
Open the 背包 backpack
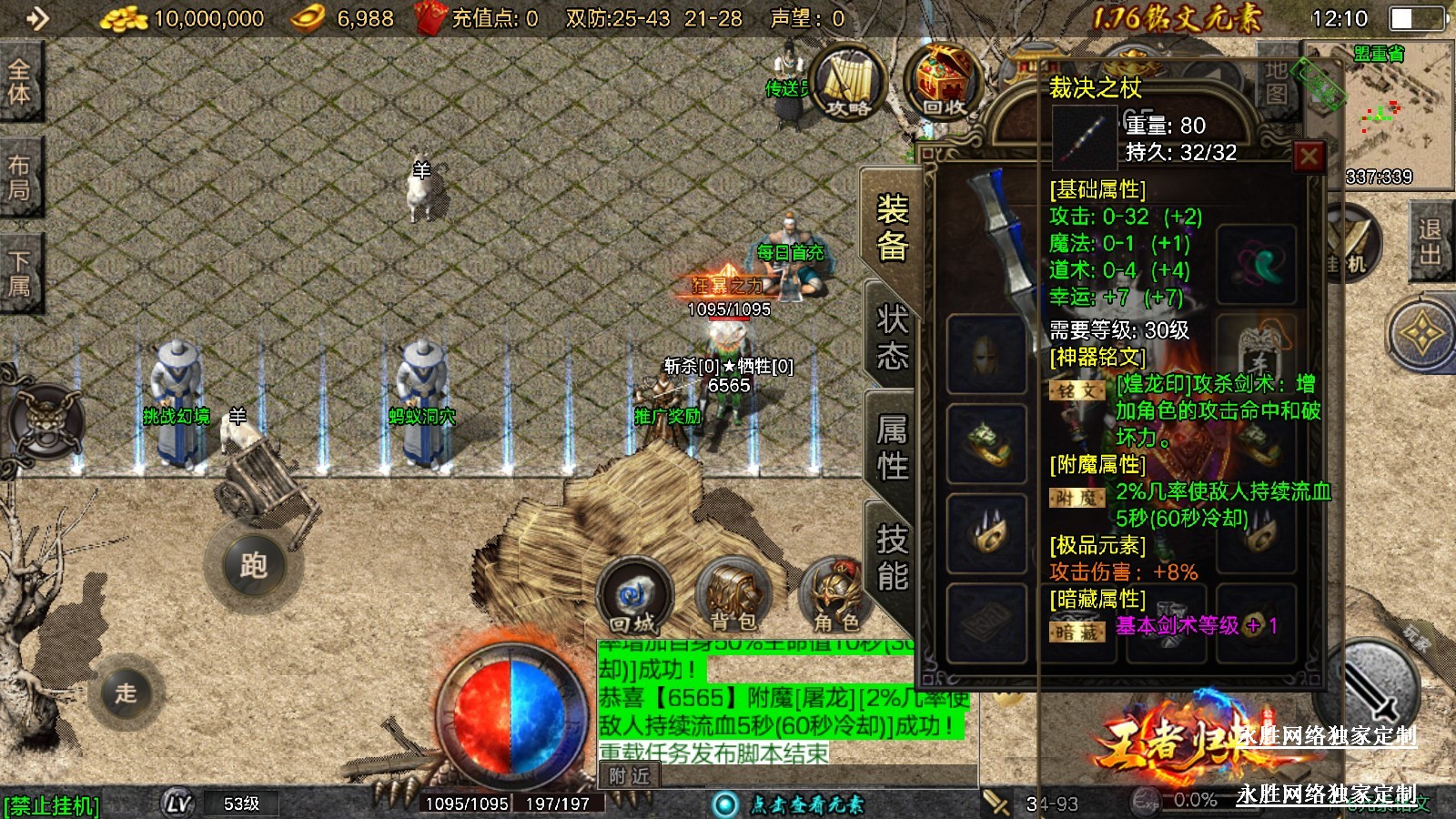click(733, 598)
